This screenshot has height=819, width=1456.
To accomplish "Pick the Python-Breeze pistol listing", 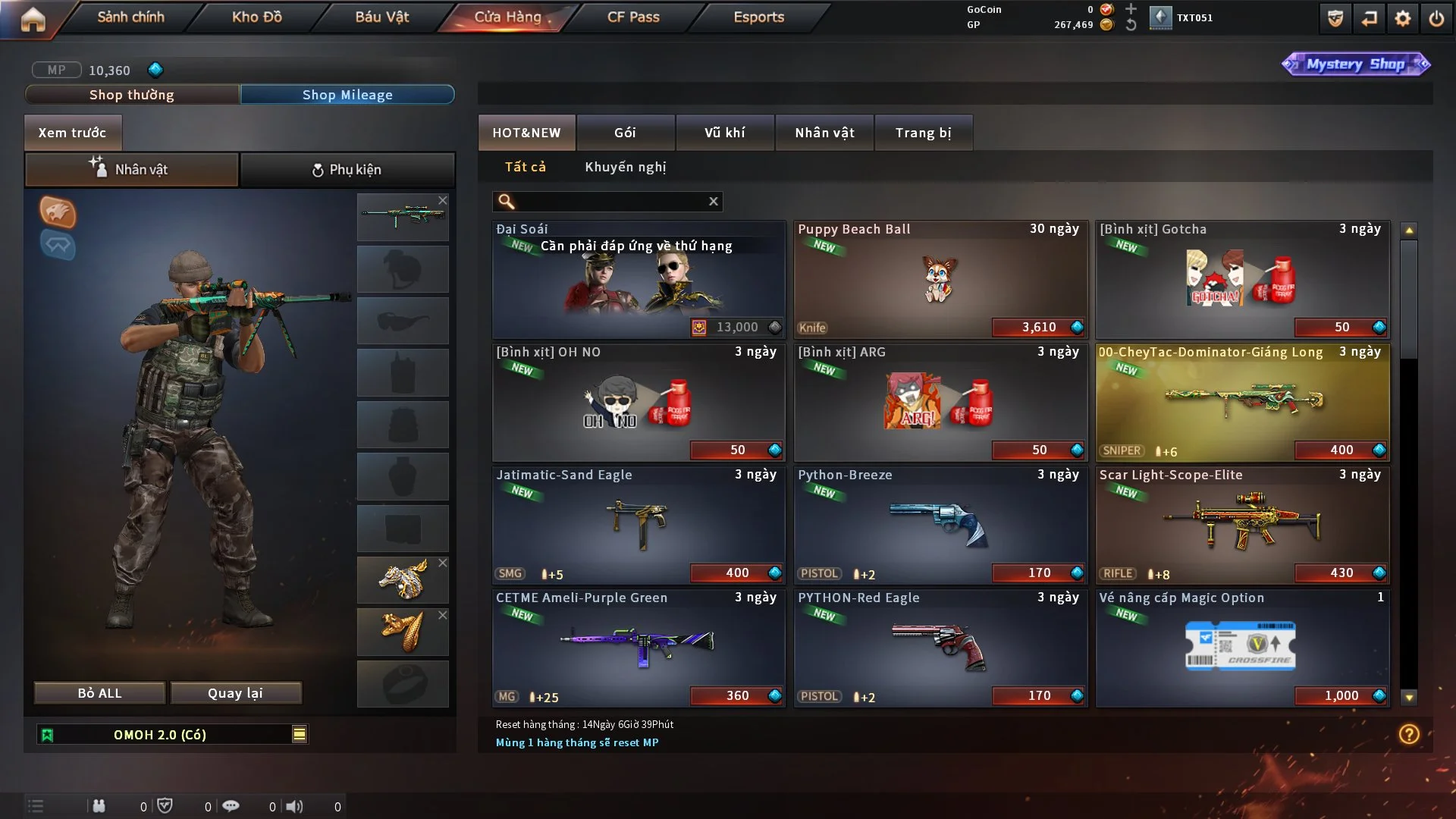I will tap(940, 525).
